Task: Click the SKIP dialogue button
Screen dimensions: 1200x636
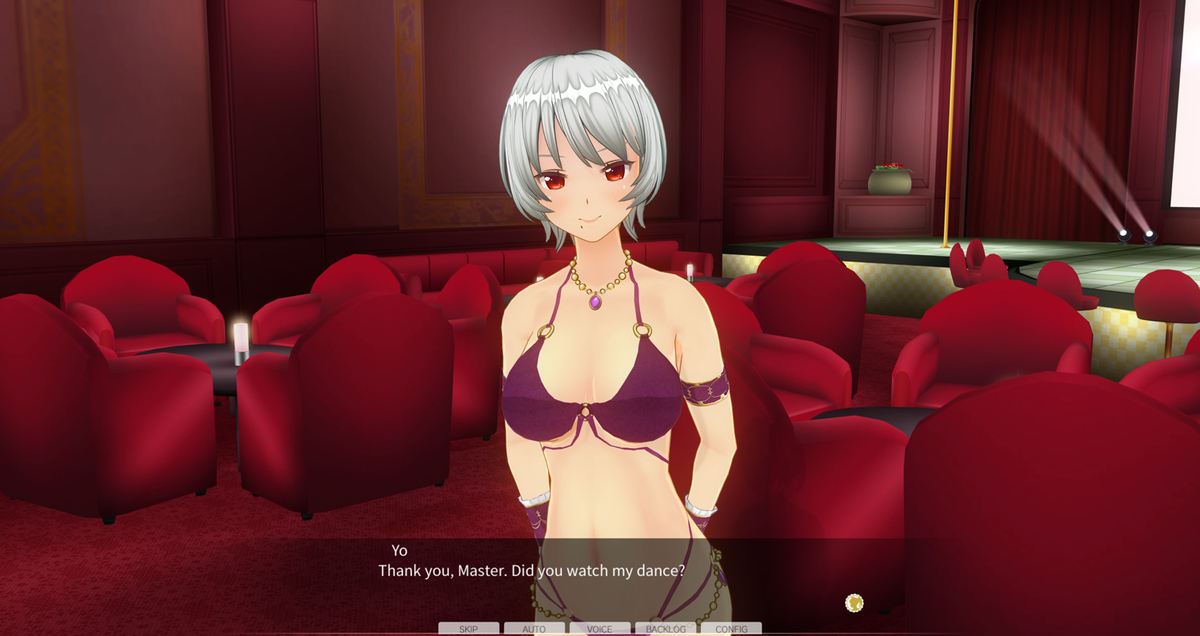Action: click(468, 629)
